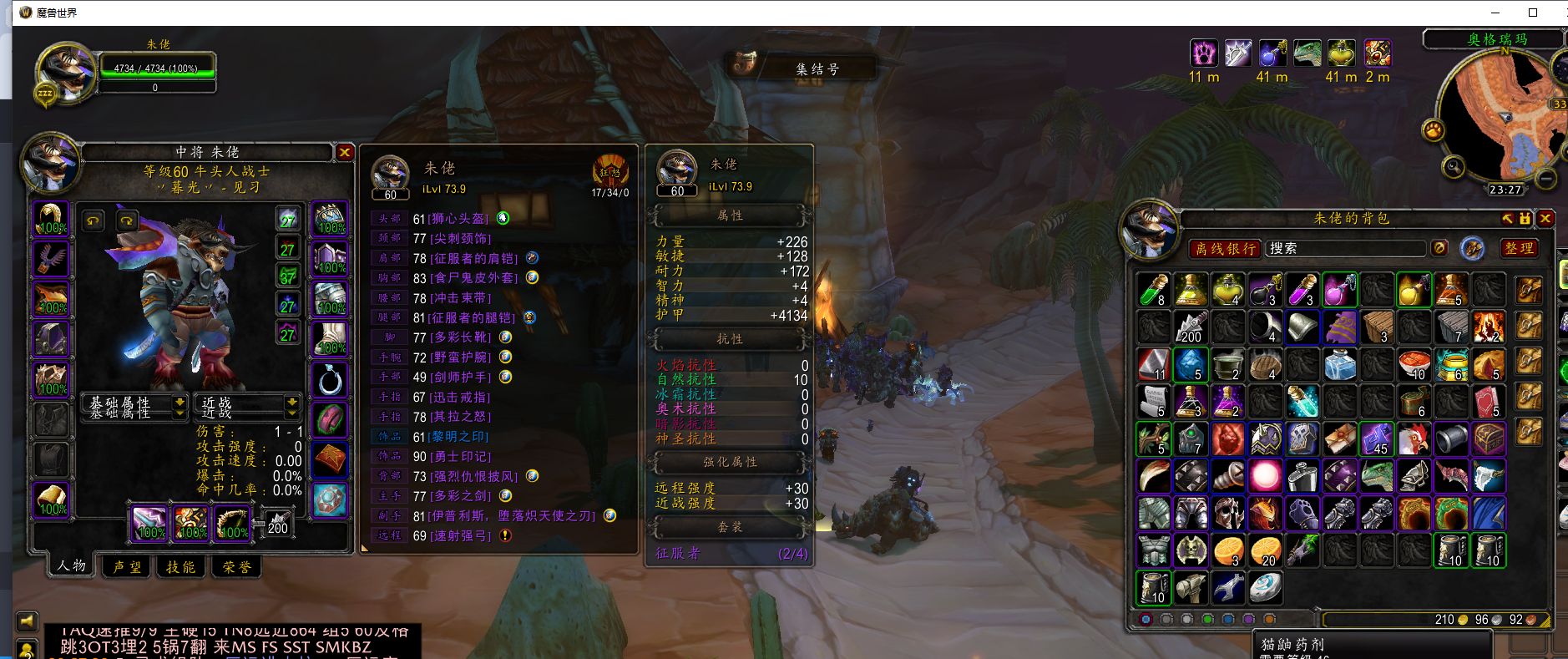
Task: Close the character panel with the X
Action: [x=344, y=152]
